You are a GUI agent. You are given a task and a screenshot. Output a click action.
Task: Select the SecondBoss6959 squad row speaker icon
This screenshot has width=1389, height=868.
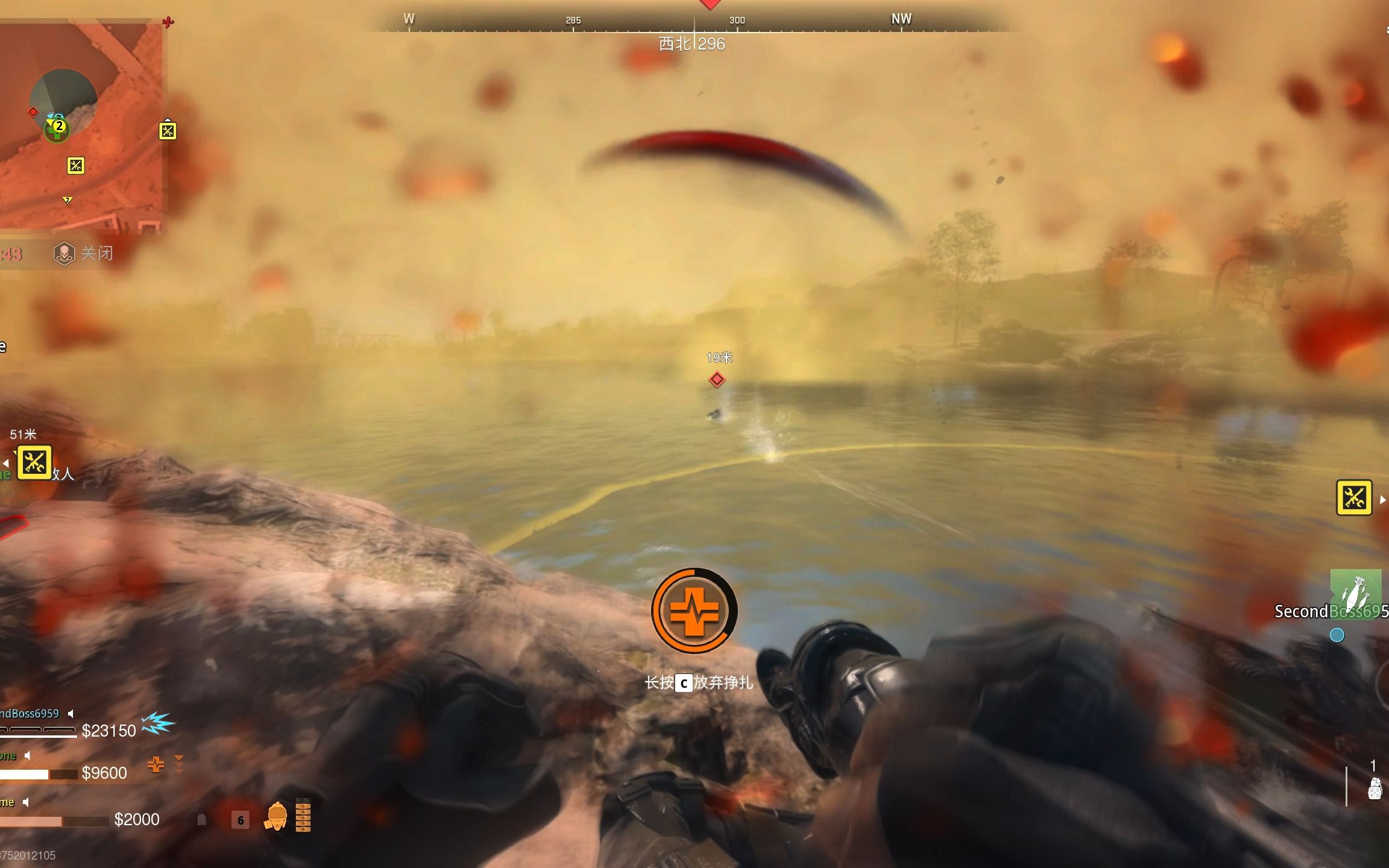[x=71, y=714]
